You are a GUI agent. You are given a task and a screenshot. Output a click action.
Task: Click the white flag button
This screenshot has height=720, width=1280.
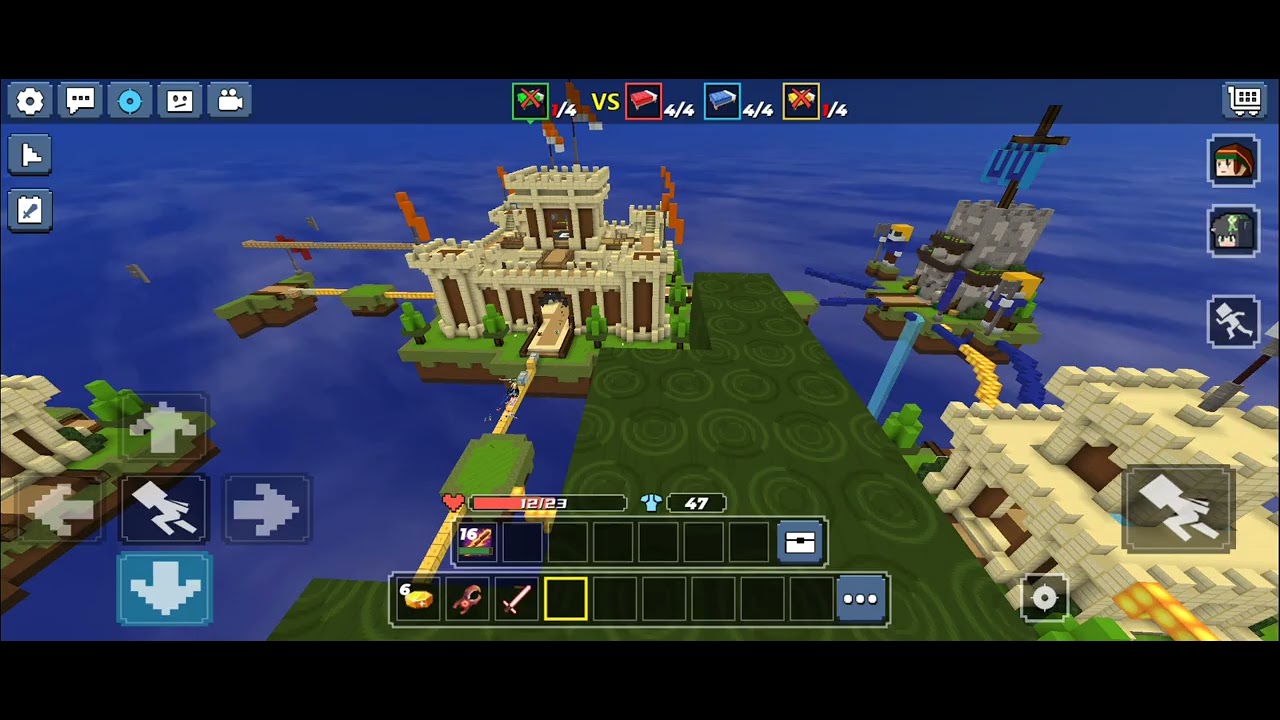[30, 155]
